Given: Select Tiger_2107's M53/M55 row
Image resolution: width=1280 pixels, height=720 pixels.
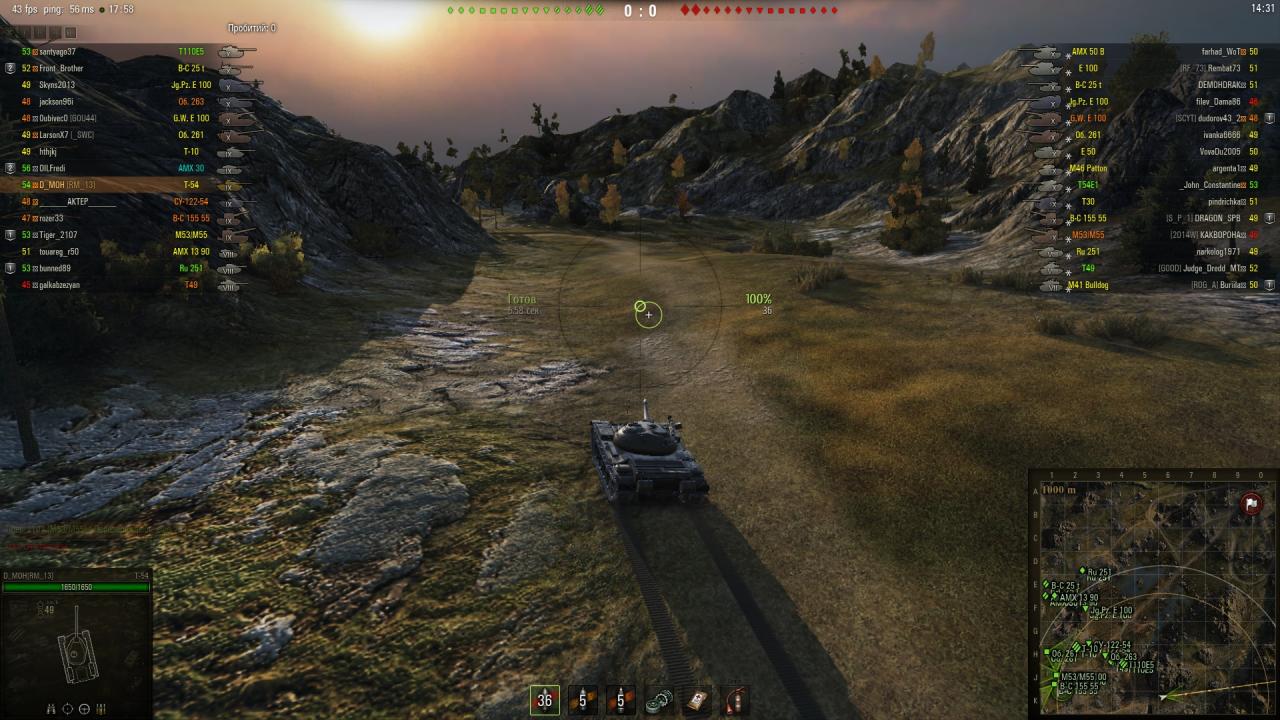Looking at the screenshot, I should tap(130, 235).
